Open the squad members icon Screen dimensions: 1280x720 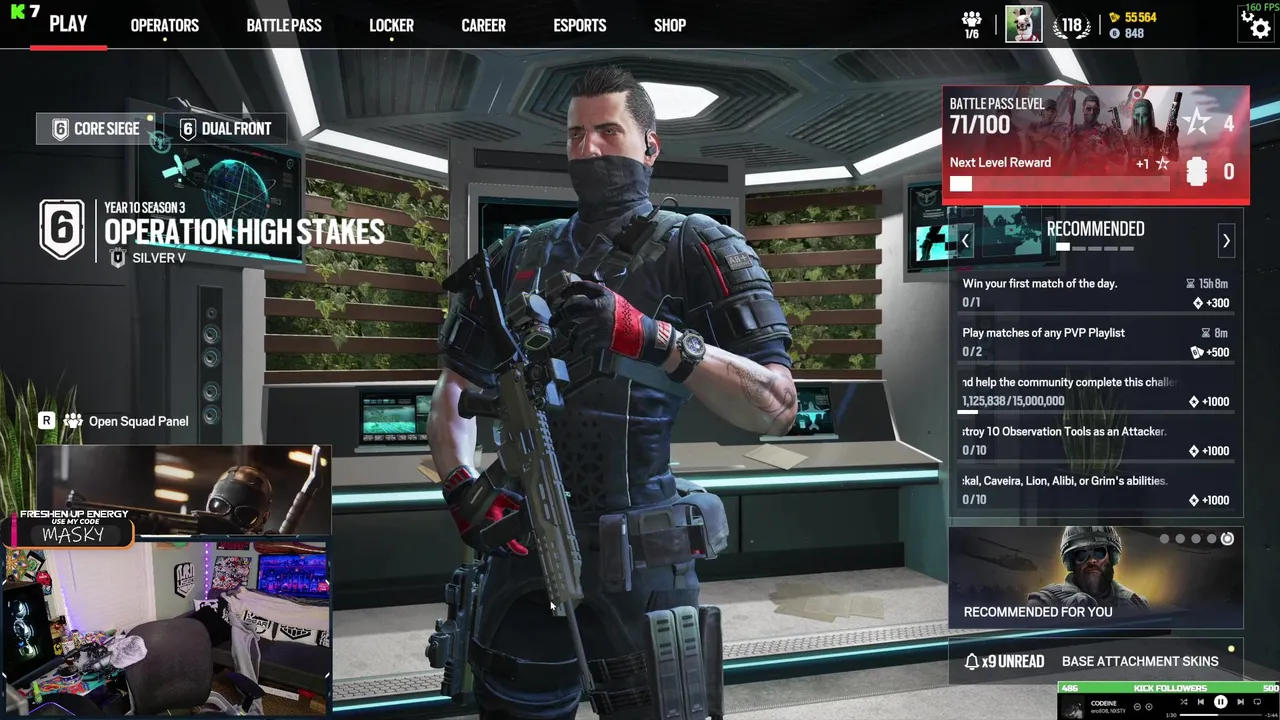click(971, 25)
